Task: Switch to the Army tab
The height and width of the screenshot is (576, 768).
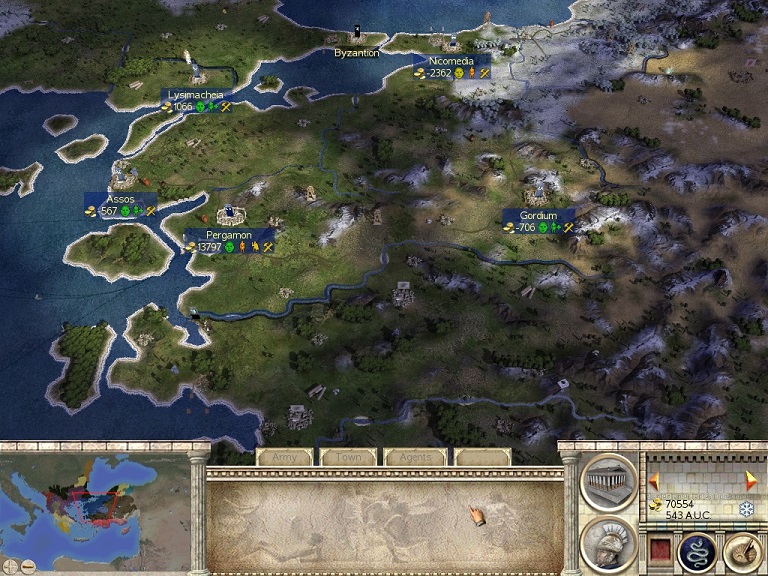Action: point(285,457)
